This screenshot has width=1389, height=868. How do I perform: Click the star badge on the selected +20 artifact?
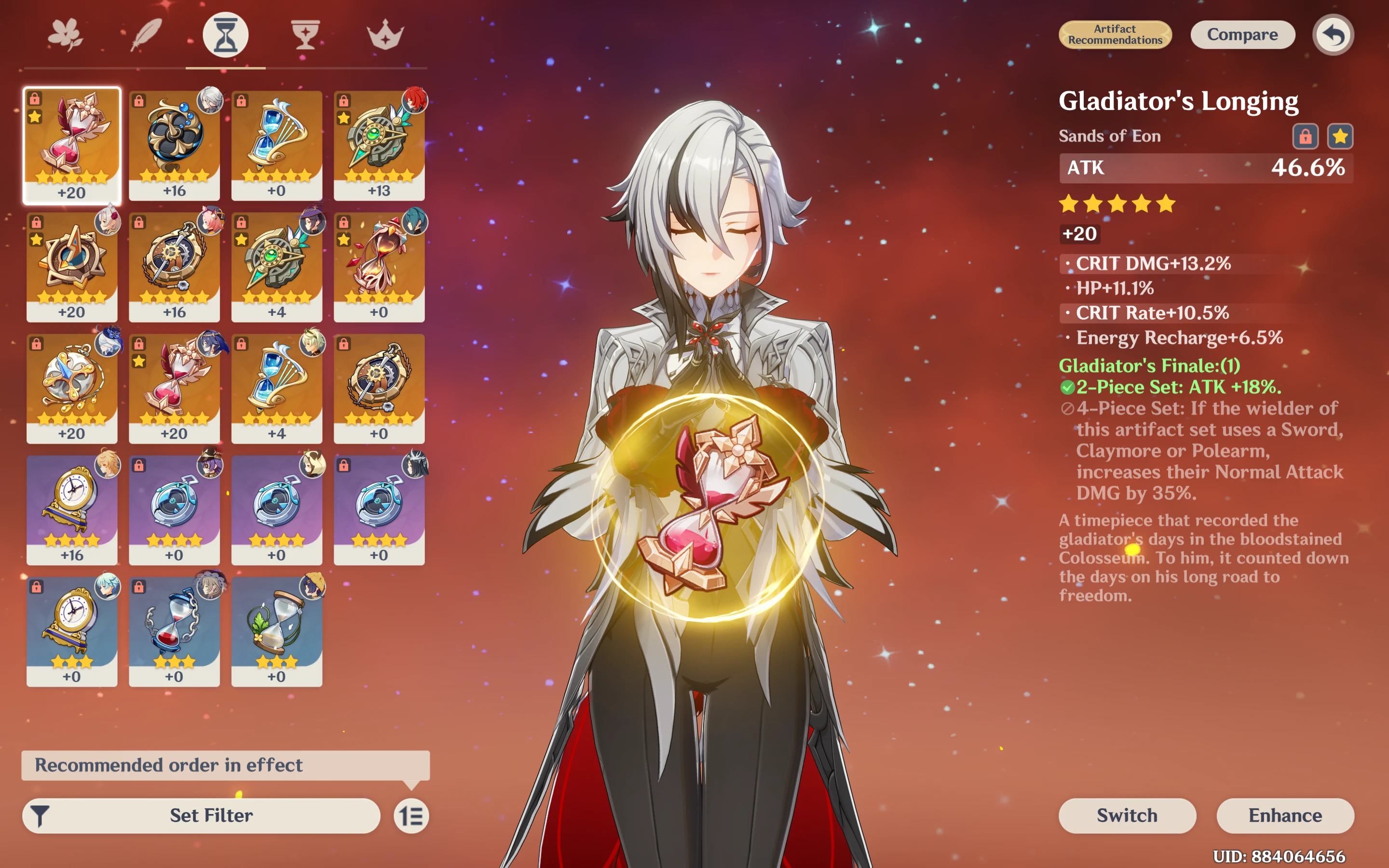pyautogui.click(x=36, y=118)
